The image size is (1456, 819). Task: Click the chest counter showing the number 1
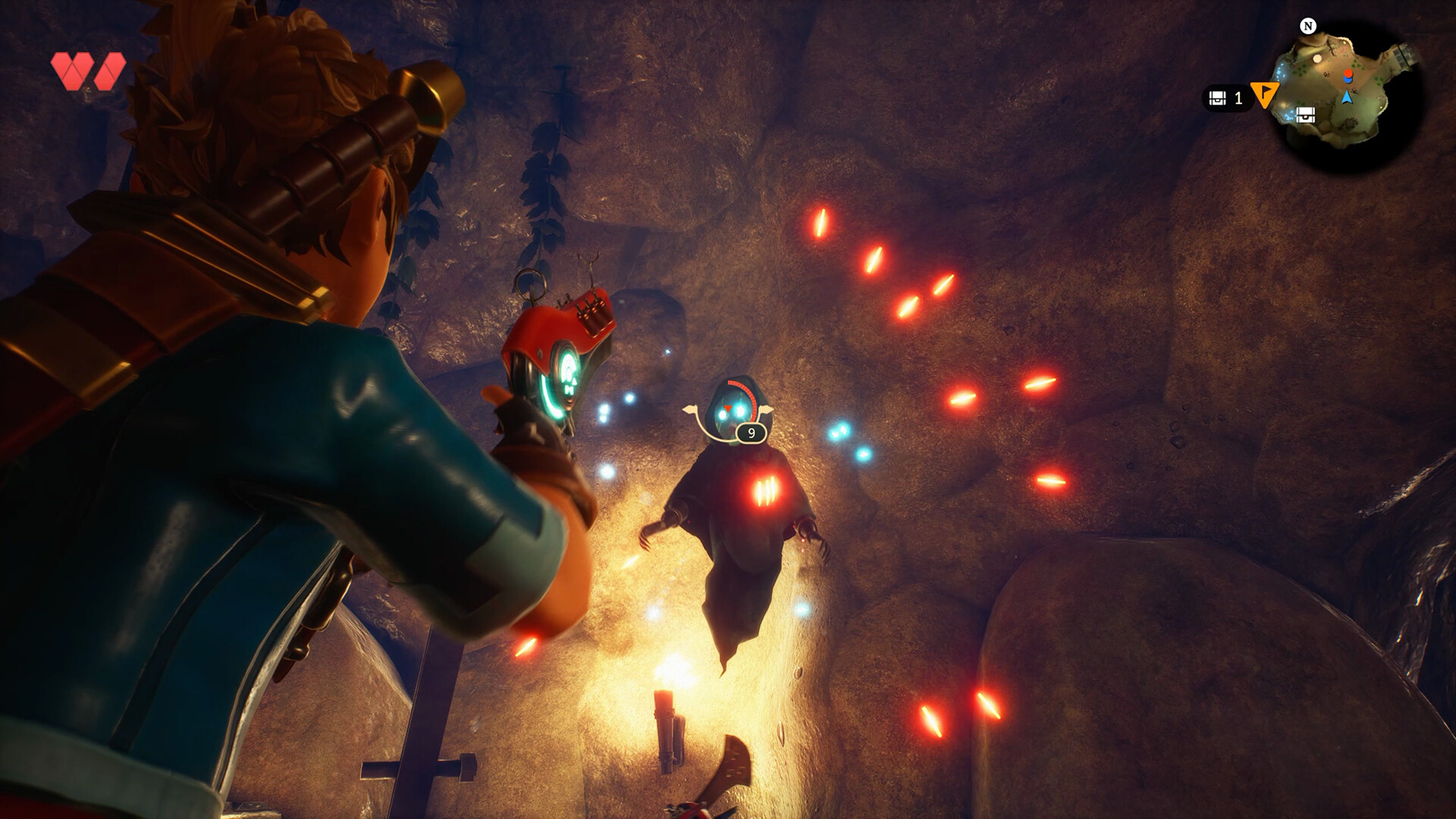(x=1238, y=98)
